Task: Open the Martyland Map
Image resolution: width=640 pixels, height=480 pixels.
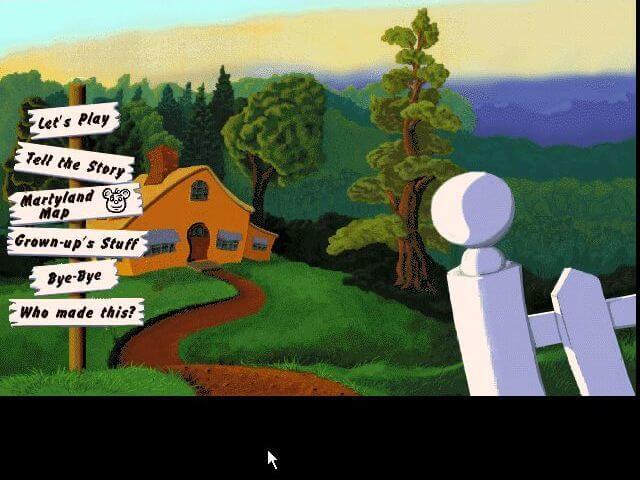Action: [x=77, y=202]
